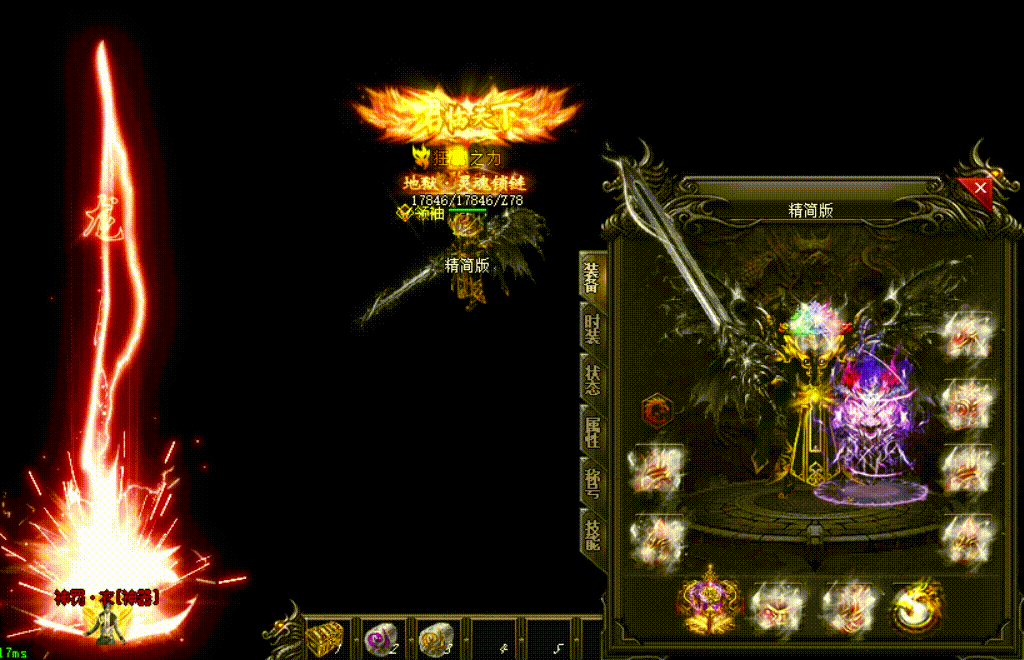Select the 技能 skills tab

point(591,533)
